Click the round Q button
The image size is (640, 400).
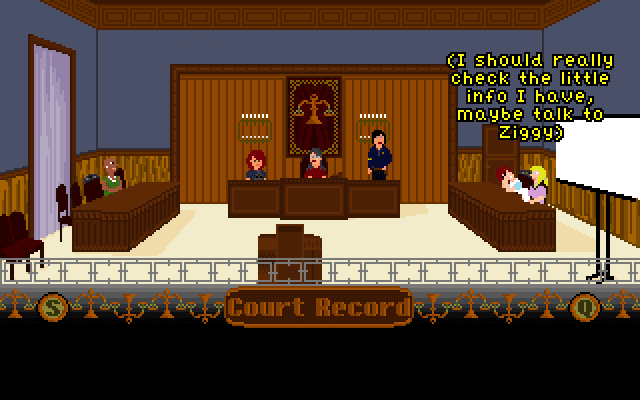(585, 307)
